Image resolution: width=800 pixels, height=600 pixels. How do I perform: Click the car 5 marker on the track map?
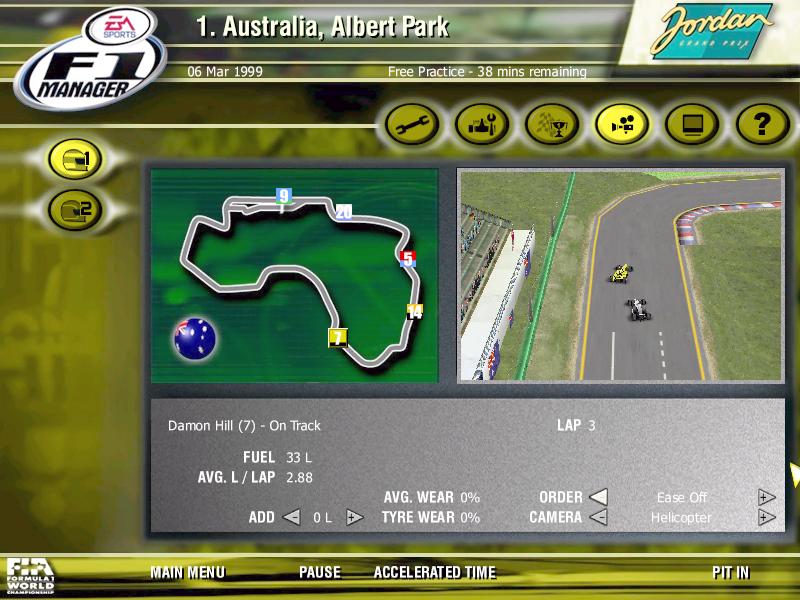point(407,258)
